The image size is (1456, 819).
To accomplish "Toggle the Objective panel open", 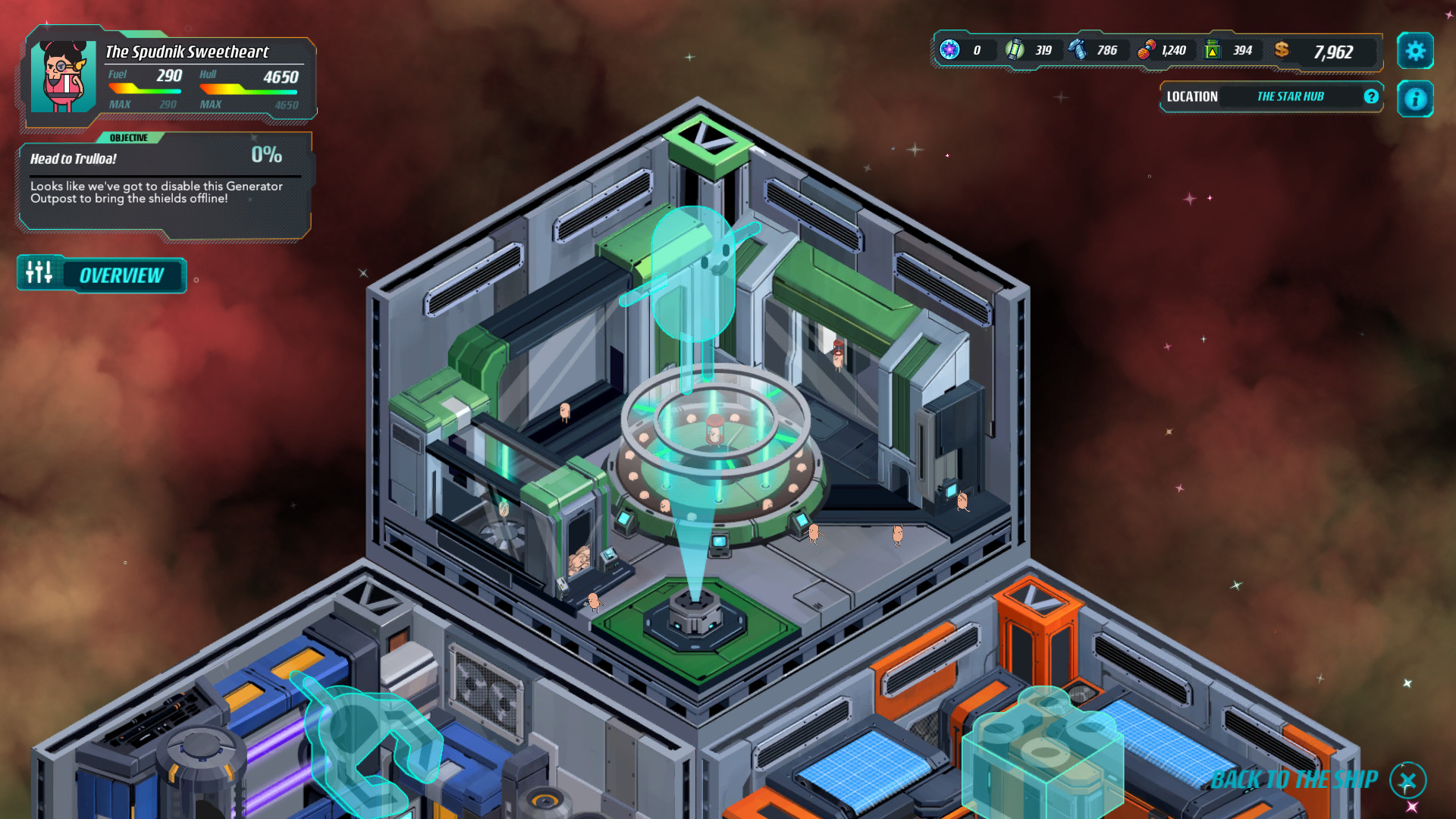I will coord(129,138).
